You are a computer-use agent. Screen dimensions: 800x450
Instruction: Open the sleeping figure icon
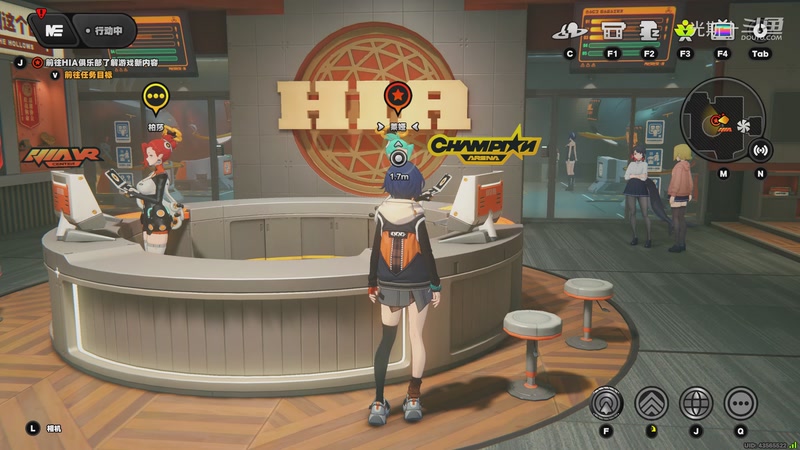(648, 30)
